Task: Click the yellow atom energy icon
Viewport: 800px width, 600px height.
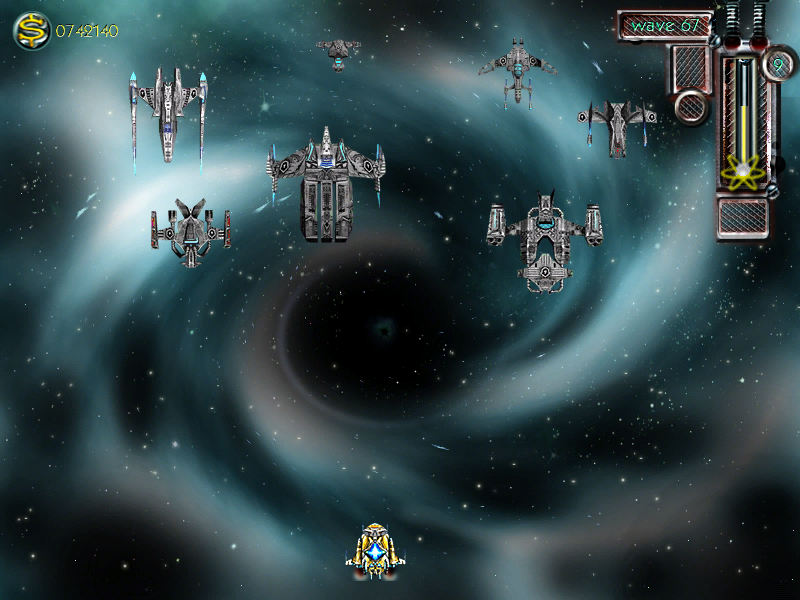Action: (742, 173)
